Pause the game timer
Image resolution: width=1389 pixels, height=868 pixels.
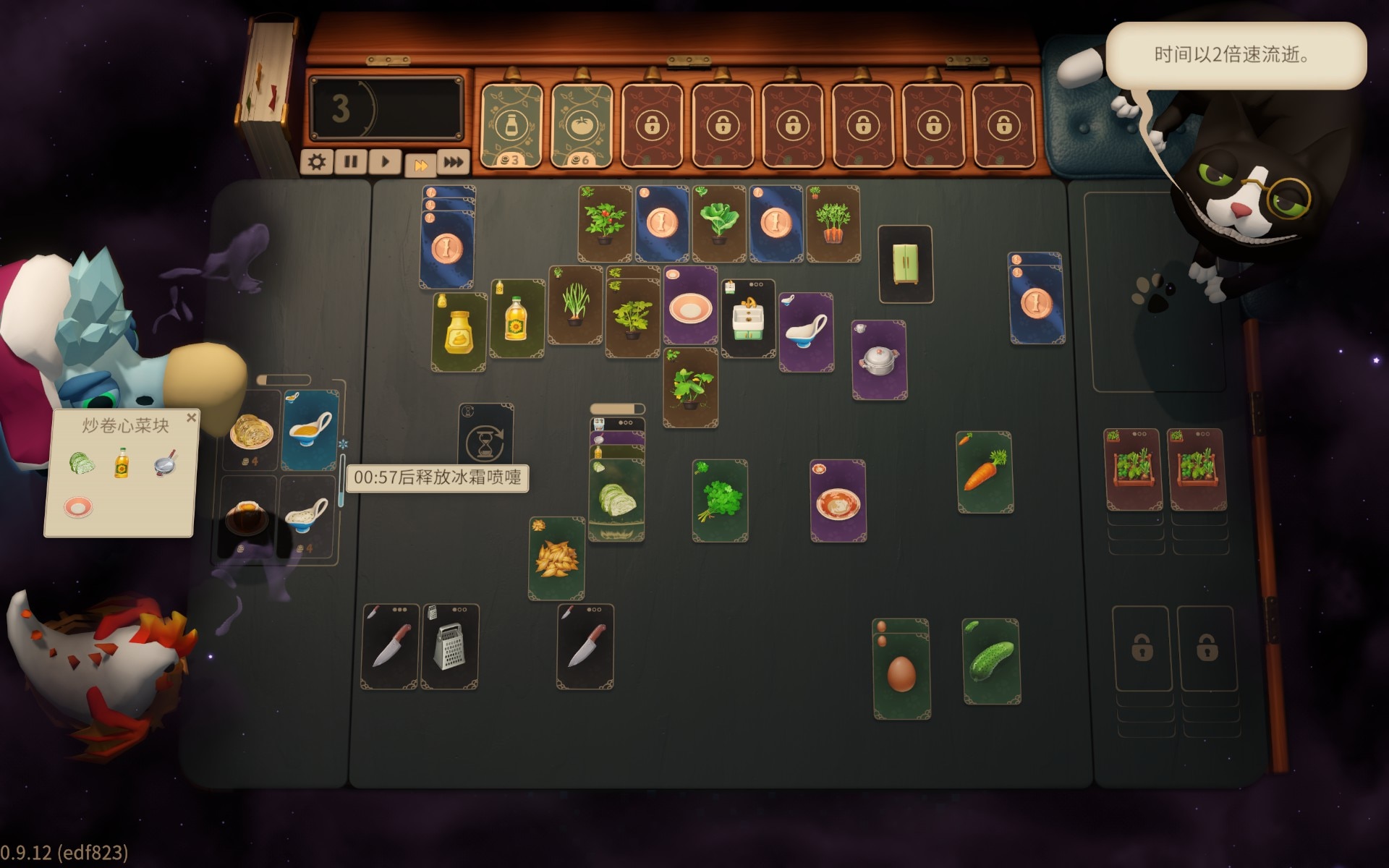tap(351, 162)
